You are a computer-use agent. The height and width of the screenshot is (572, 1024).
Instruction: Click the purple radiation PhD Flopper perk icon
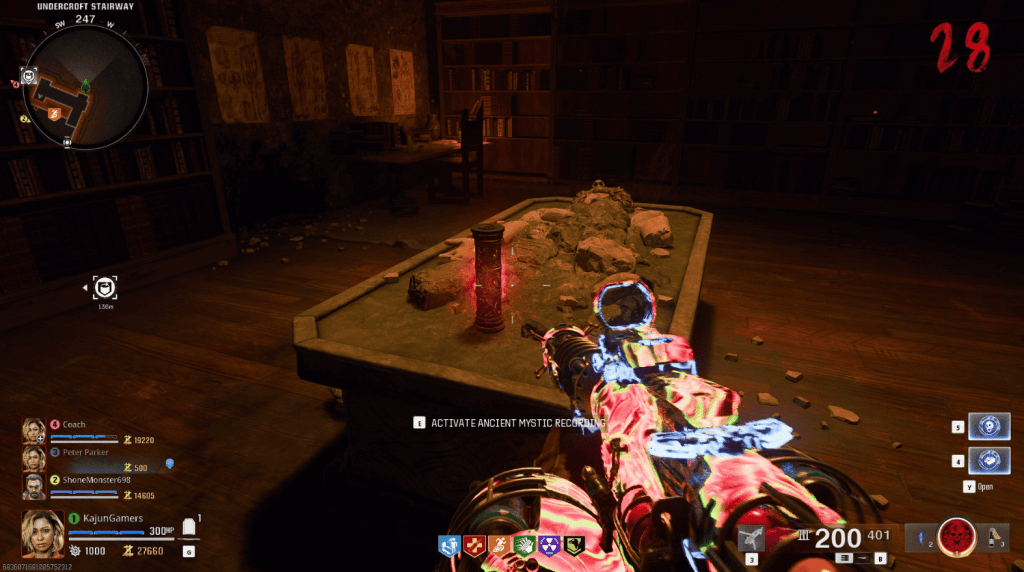[x=548, y=546]
